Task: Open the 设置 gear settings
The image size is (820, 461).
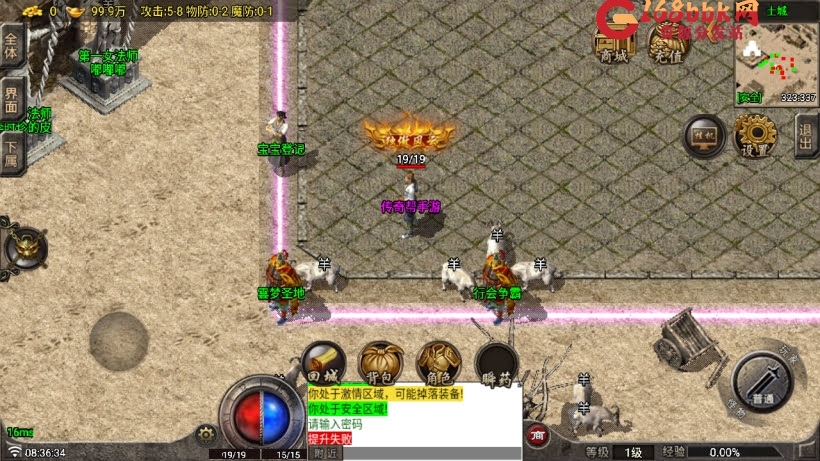Action: [755, 135]
